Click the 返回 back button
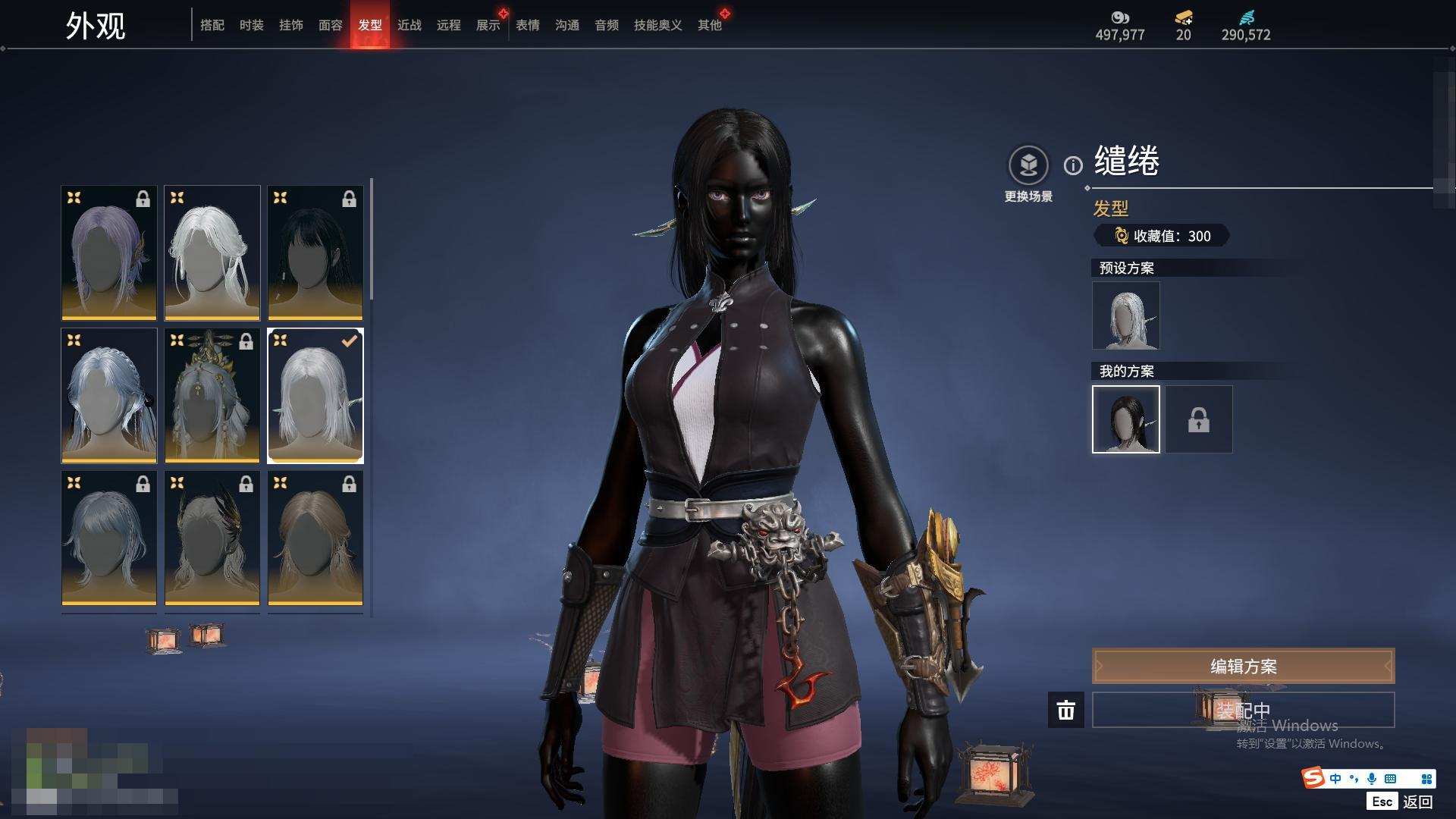 [x=1417, y=802]
